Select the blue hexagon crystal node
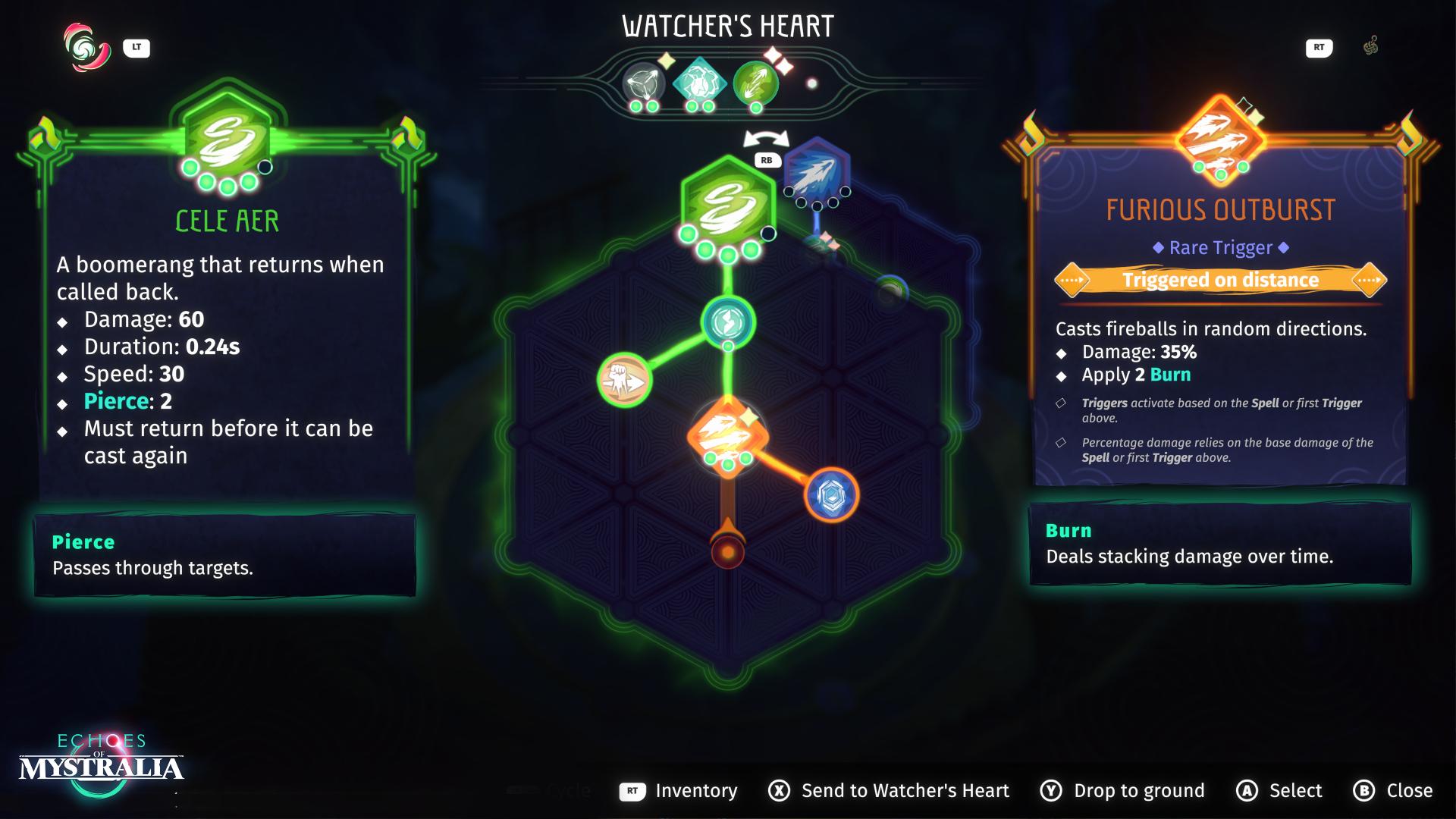The image size is (1456, 819). (x=831, y=494)
